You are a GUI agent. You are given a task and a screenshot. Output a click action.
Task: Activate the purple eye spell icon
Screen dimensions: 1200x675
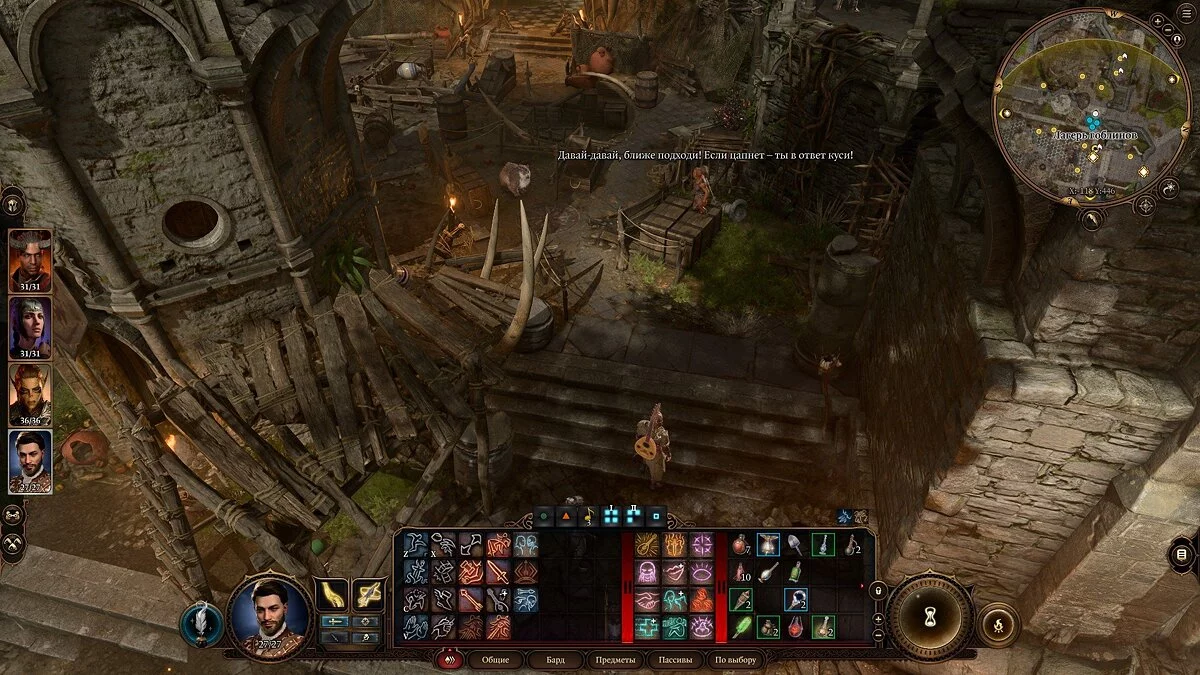(x=701, y=573)
